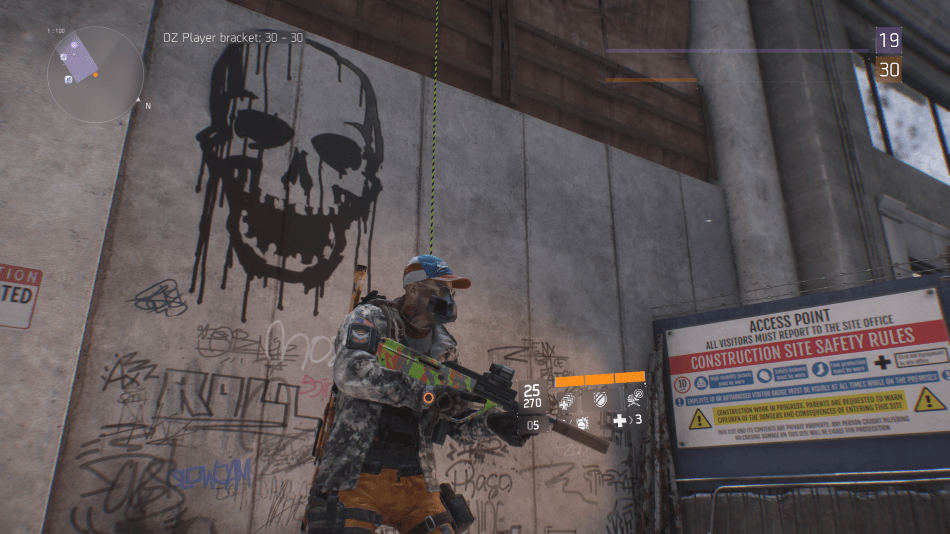Use the striped shield skill
Viewport: 950px width, 534px height.
600,399
